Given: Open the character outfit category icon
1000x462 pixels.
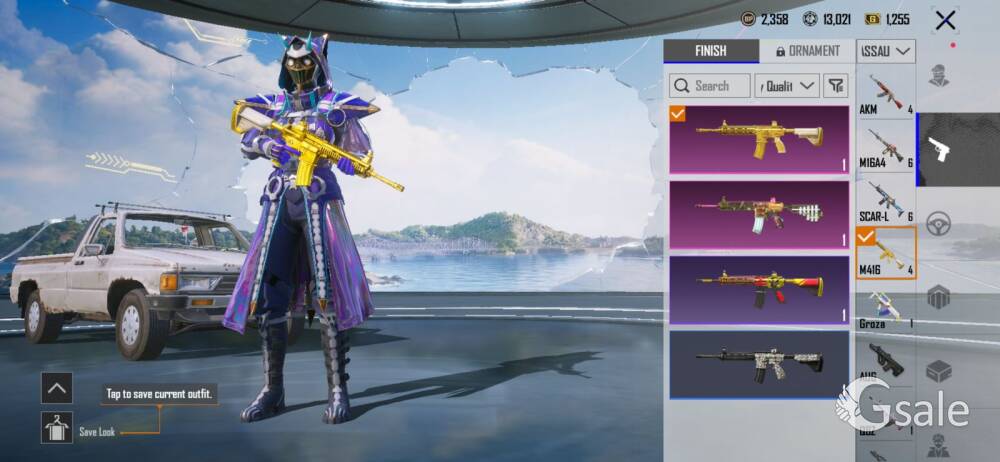Looking at the screenshot, I should click(938, 76).
